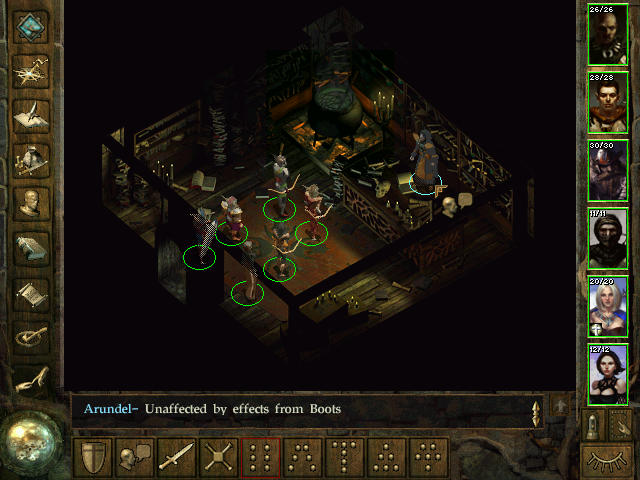Image resolution: width=640 pixels, height=480 pixels.
Task: Choose the black-hooded masked character portrait
Action: (x=608, y=240)
